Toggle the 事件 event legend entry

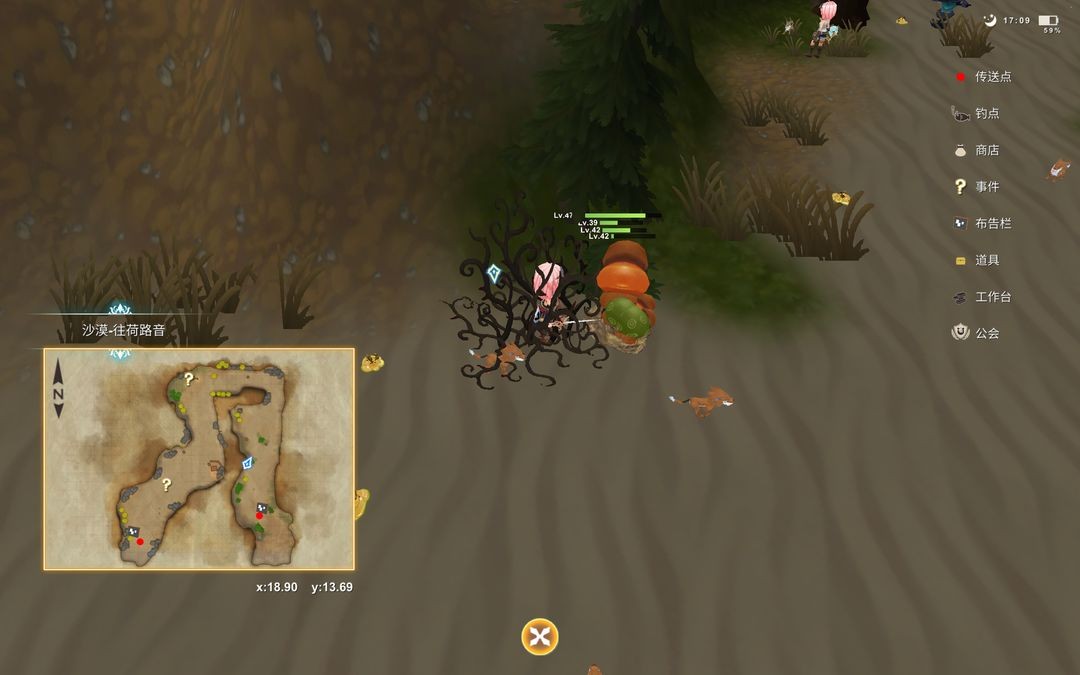[x=977, y=187]
